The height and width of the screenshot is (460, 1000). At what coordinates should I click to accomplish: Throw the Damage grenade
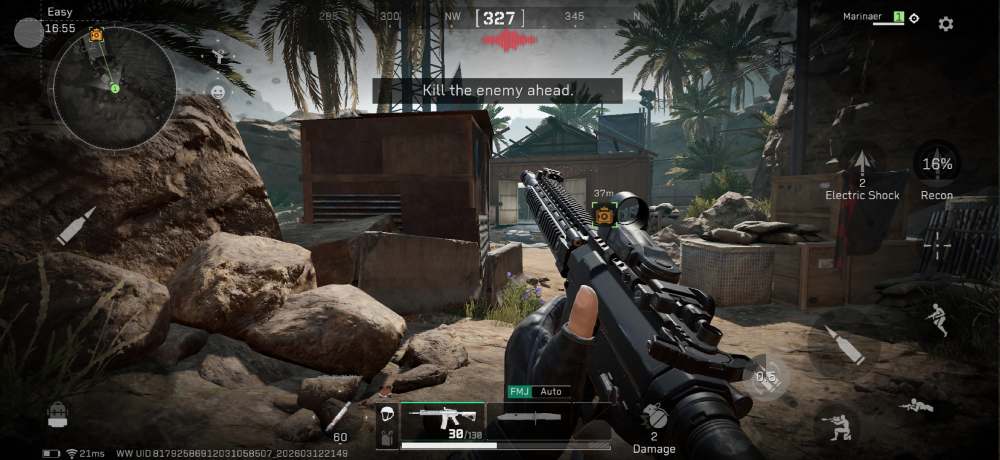654,418
